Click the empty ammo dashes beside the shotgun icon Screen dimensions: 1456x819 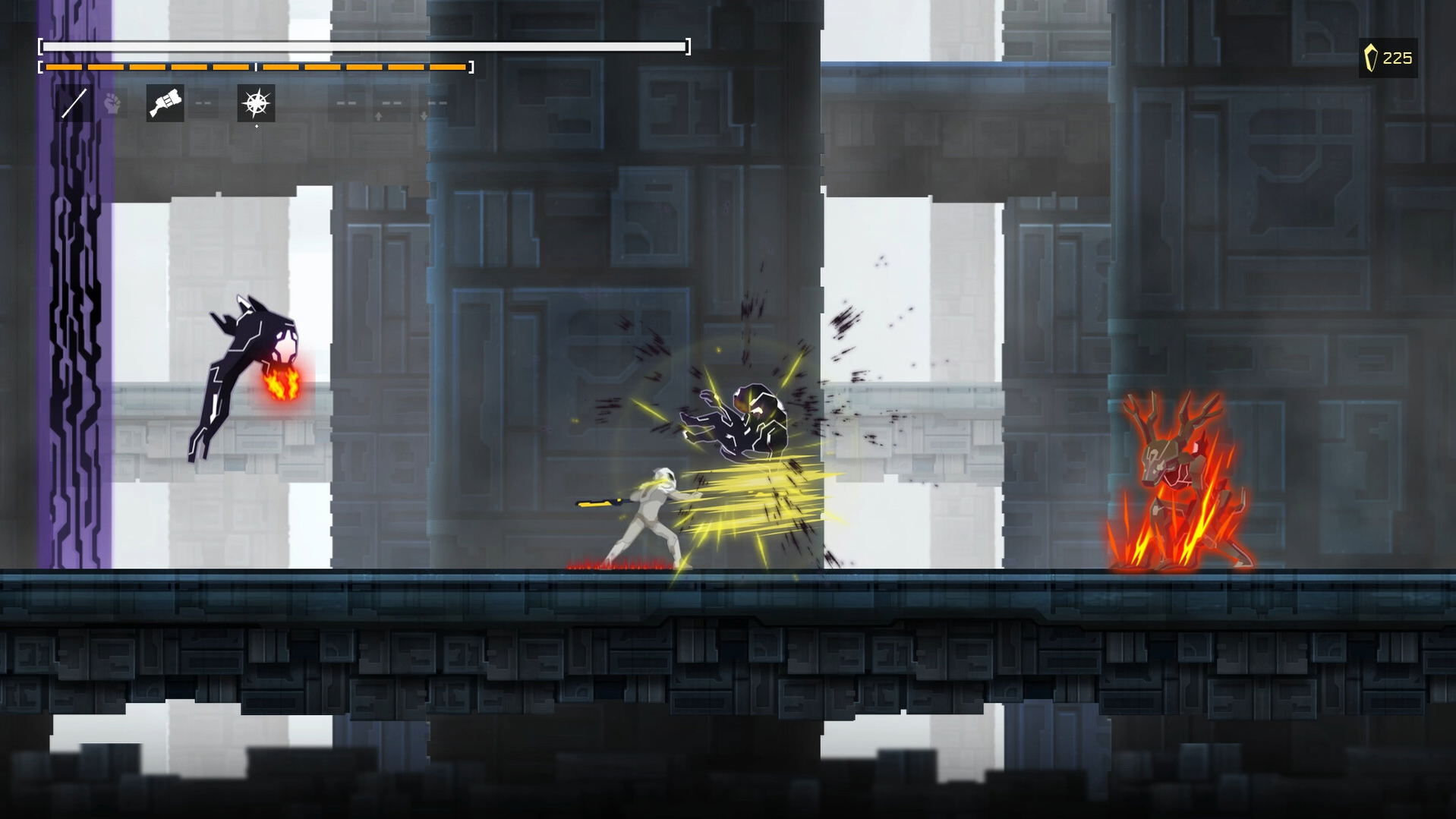click(x=203, y=103)
